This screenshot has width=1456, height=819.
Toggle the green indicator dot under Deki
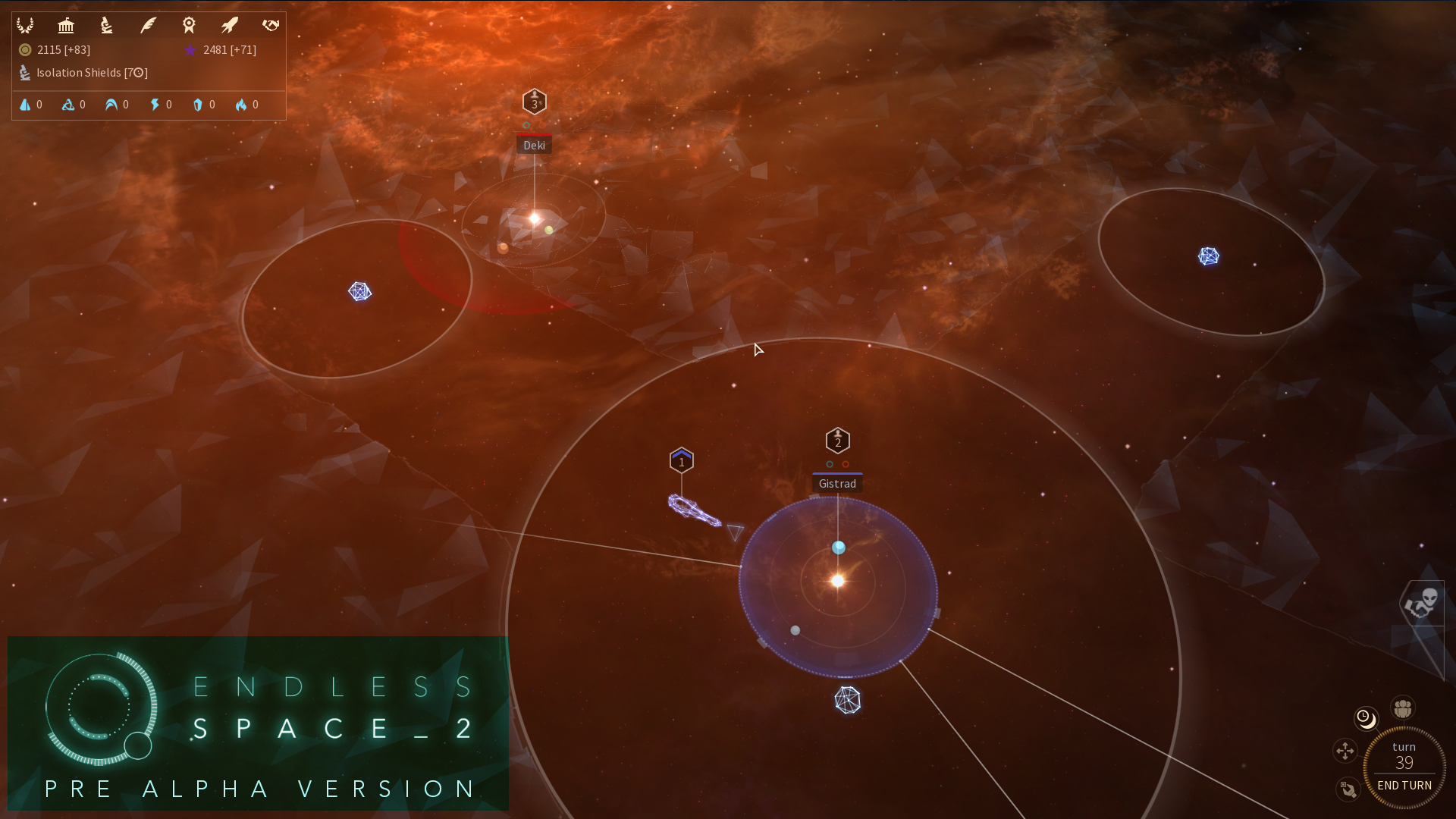(526, 126)
